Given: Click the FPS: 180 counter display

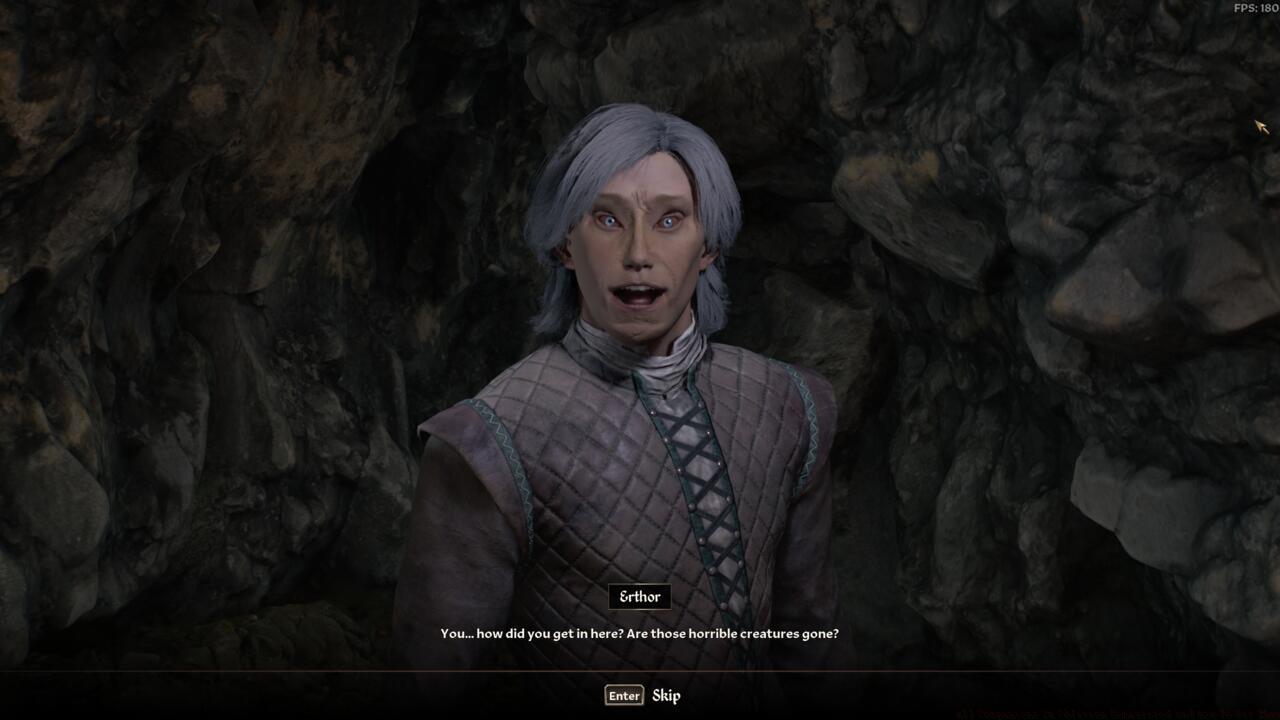Looking at the screenshot, I should point(1254,8).
